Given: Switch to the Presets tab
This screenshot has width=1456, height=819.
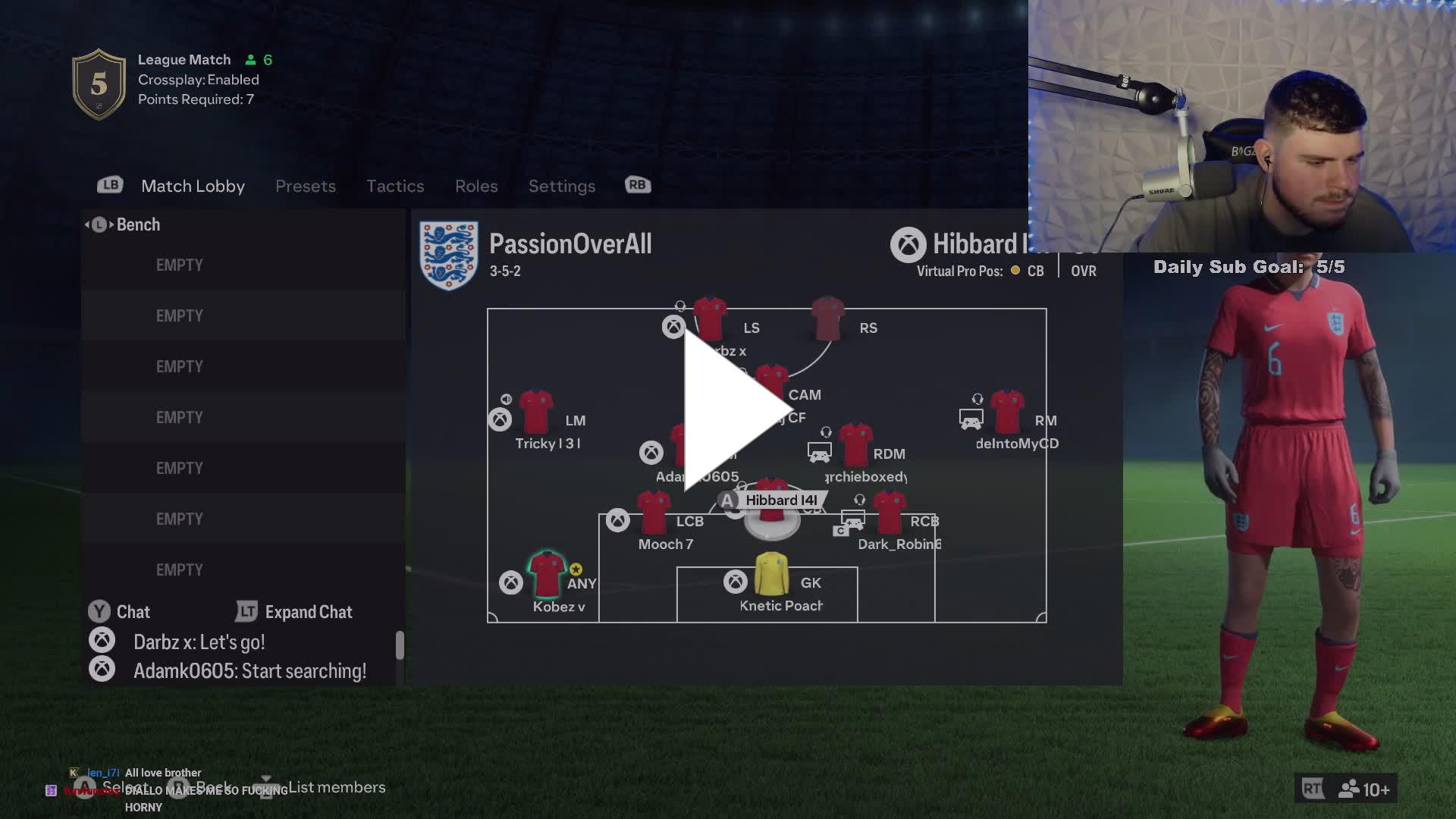Looking at the screenshot, I should point(305,186).
